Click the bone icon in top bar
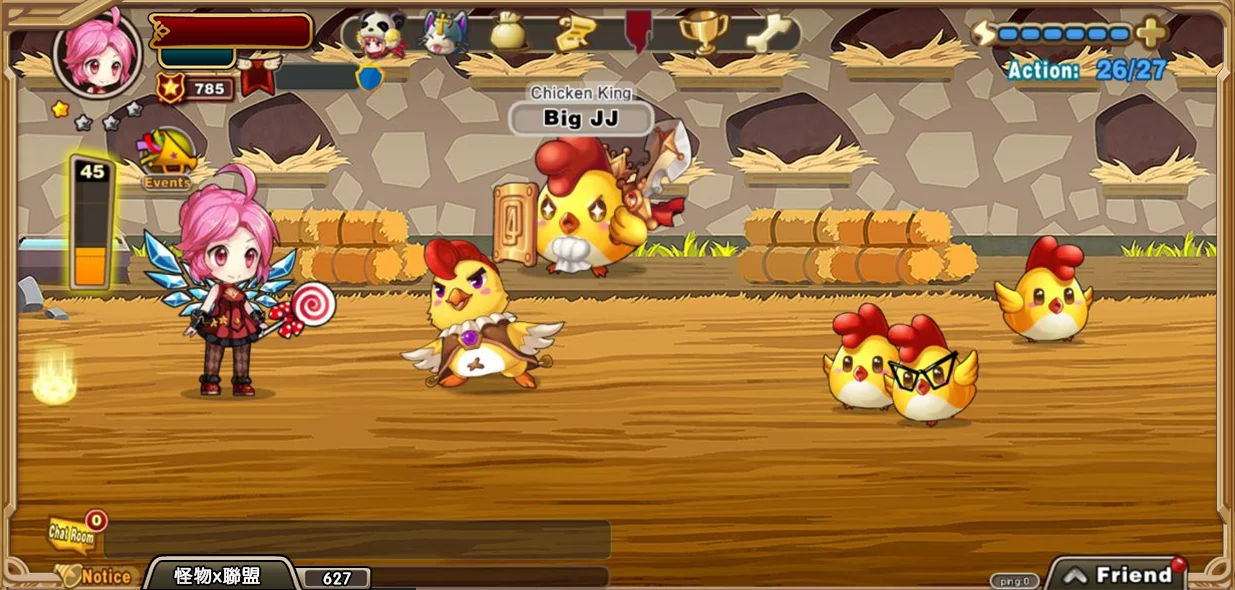The image size is (1235, 590). (768, 33)
